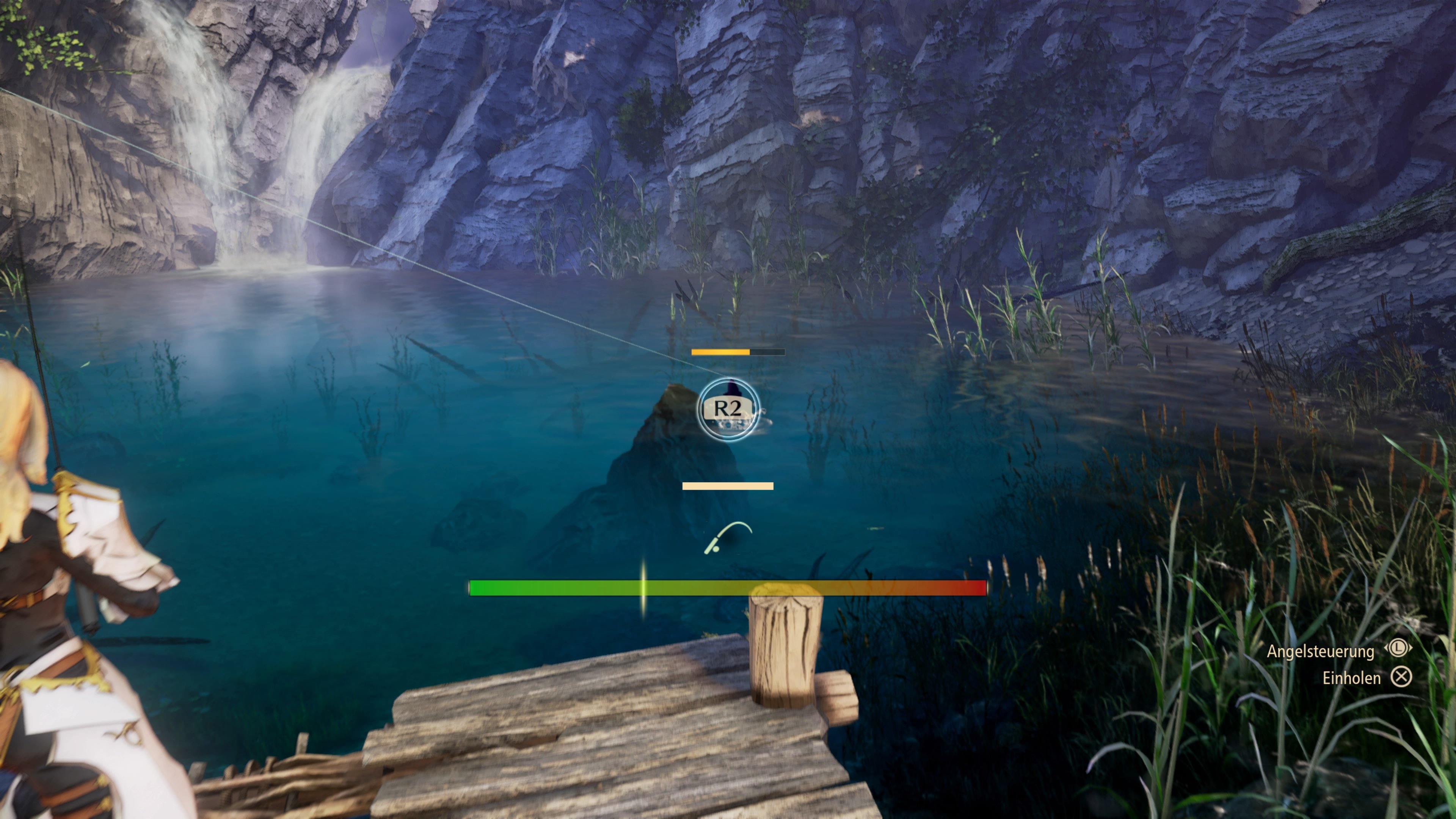This screenshot has height=819, width=1456.
Task: Expand the left arrow of the L-stick indicator
Action: [x=1386, y=648]
